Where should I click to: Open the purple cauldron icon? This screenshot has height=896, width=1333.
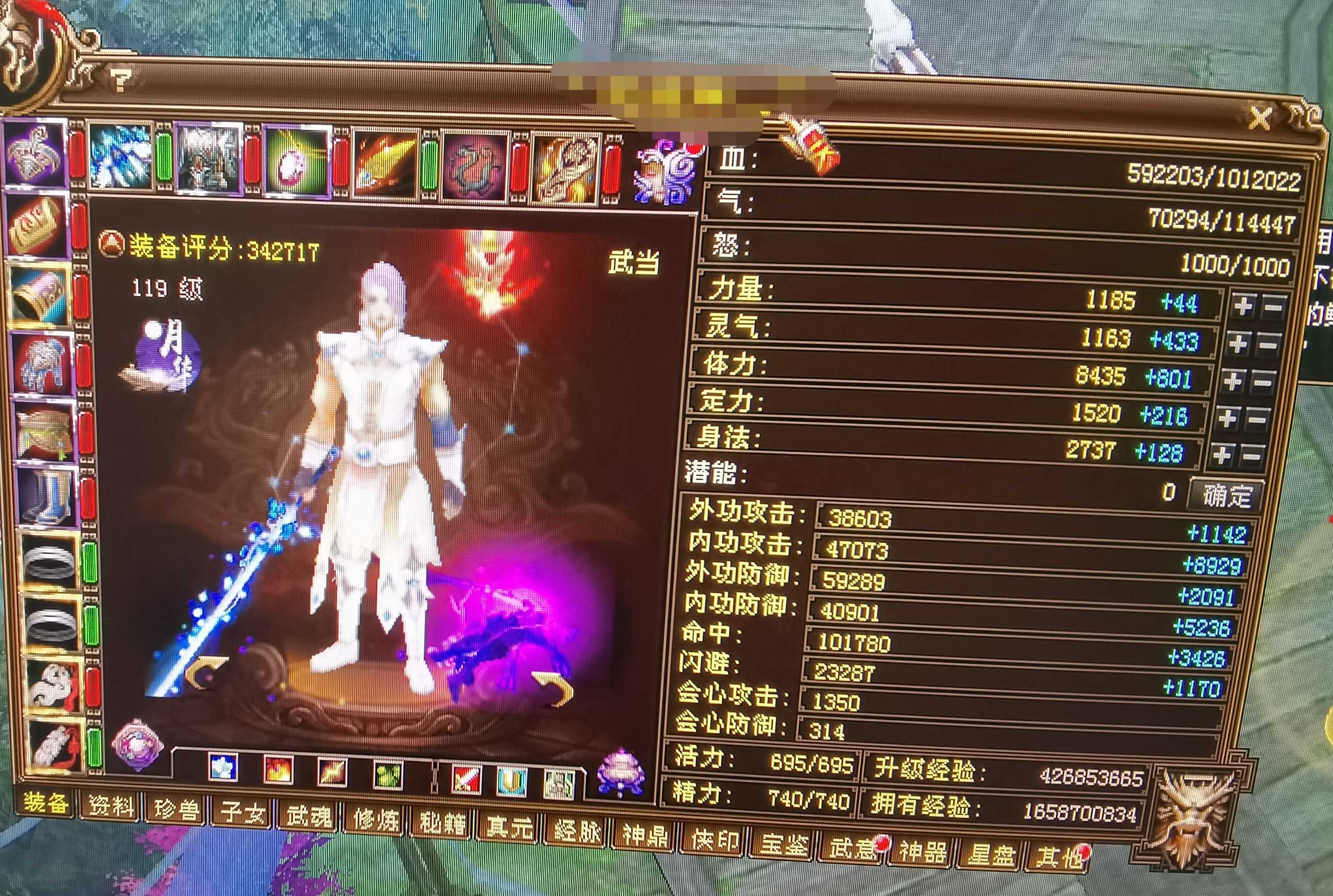621,772
